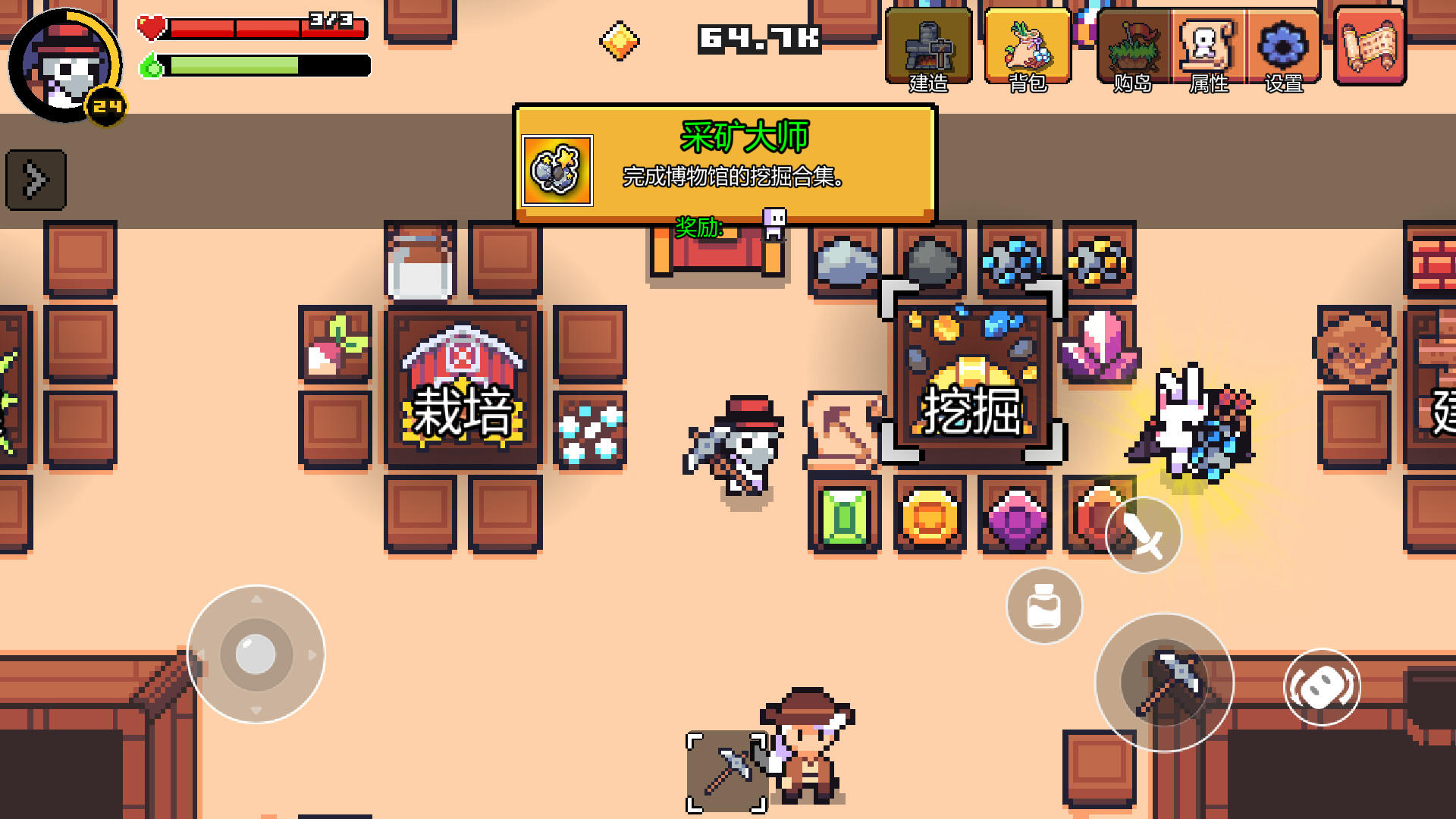Expand the left side arrow panel

(35, 180)
